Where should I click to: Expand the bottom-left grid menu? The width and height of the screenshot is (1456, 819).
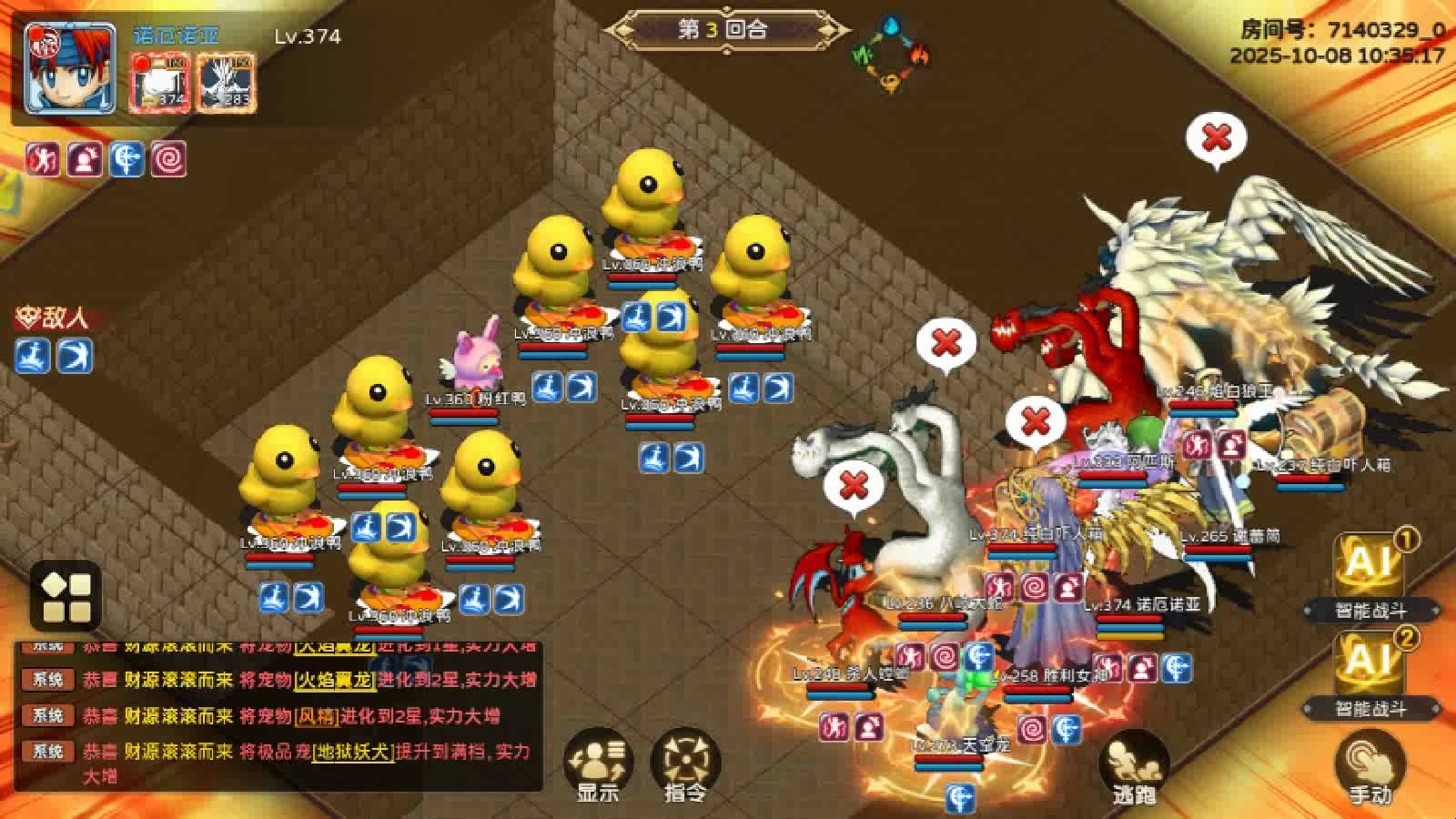pos(66,595)
